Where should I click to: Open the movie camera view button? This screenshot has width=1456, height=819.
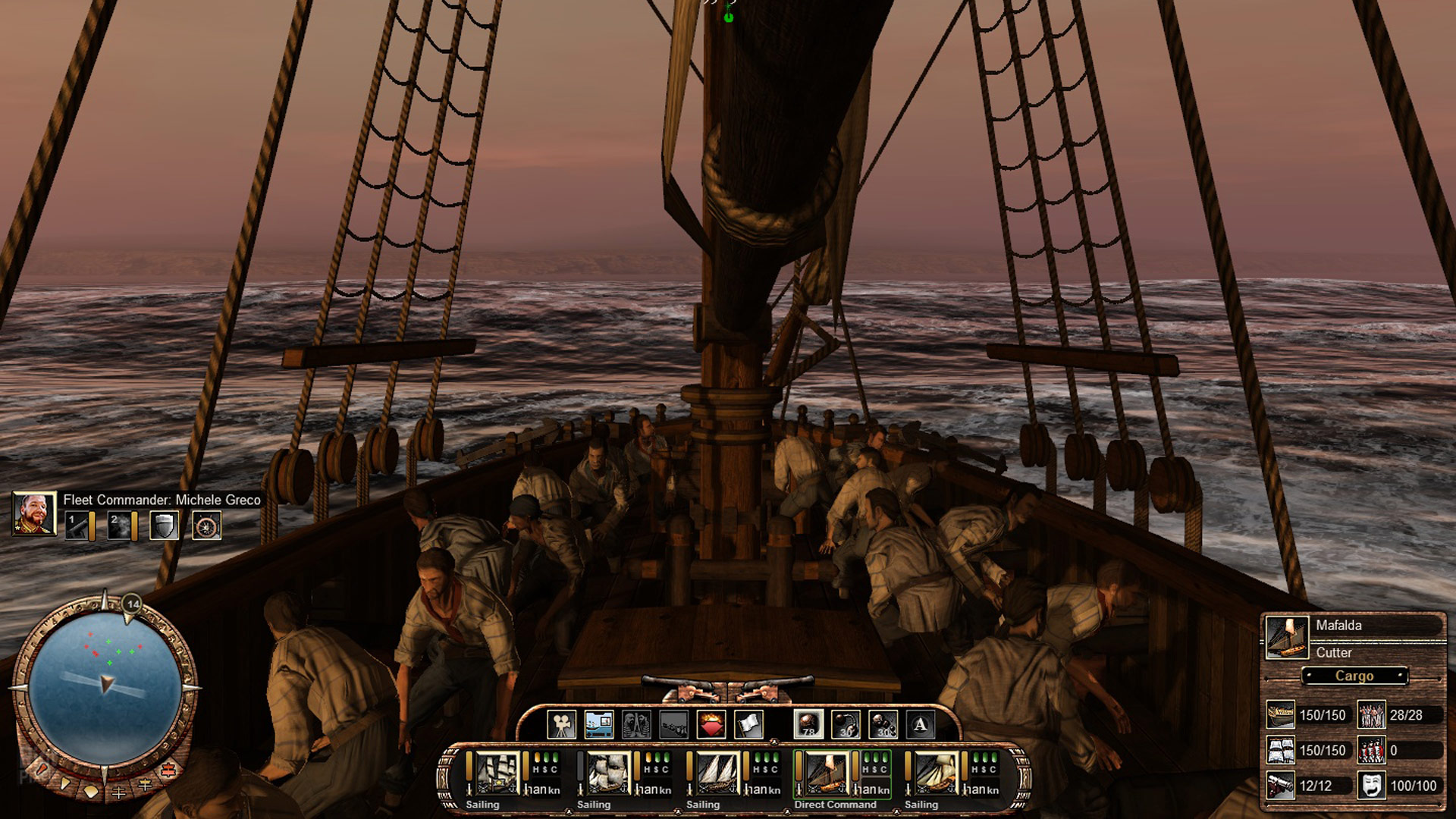point(561,725)
